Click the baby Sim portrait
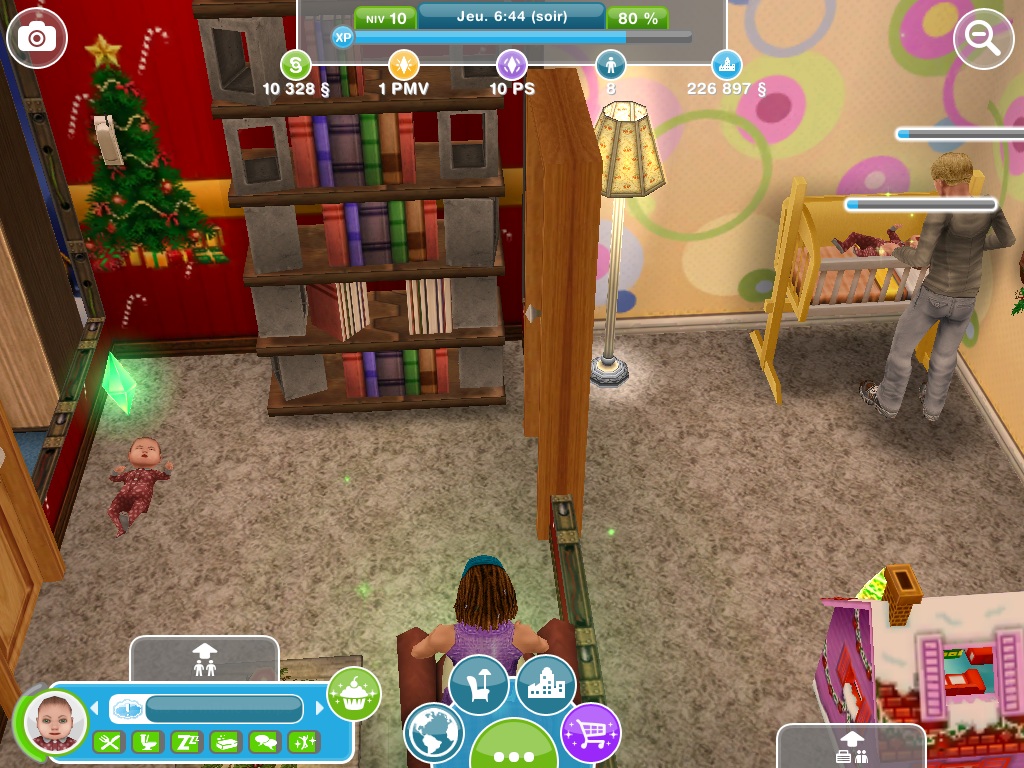 55,721
